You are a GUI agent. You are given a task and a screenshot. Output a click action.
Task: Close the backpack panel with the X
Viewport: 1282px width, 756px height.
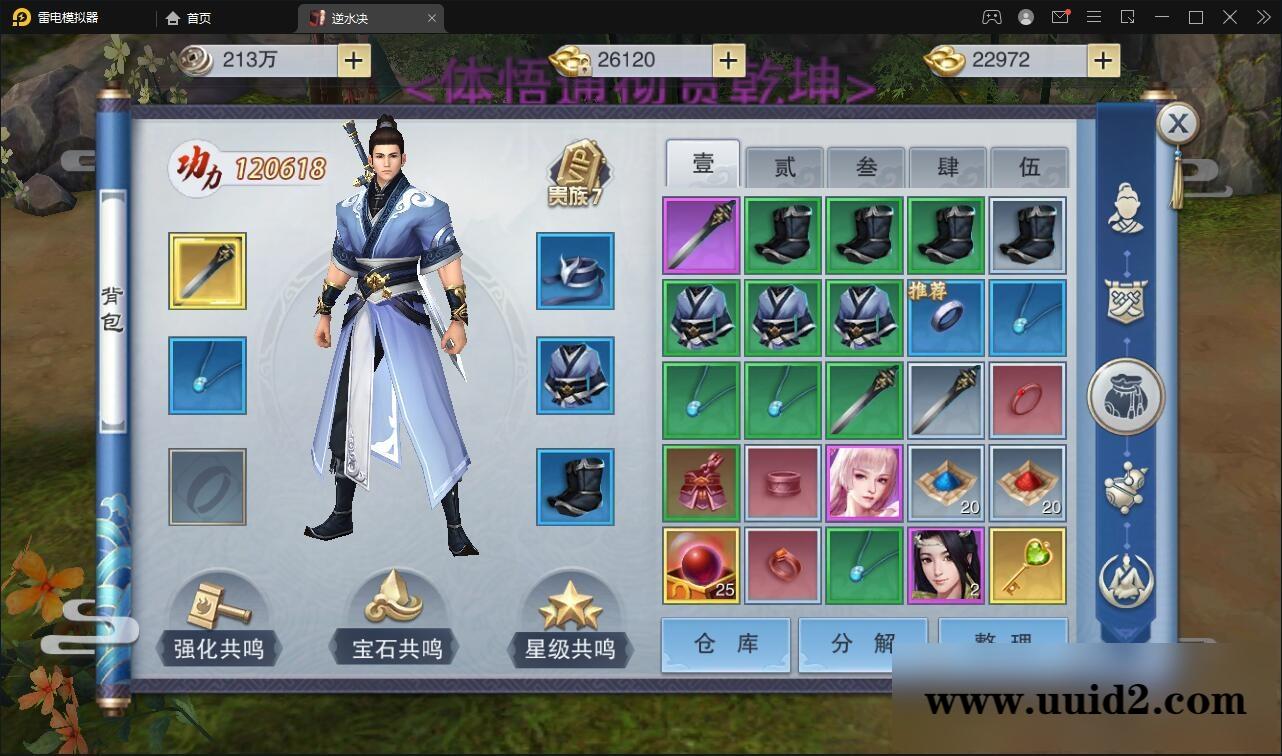tap(1178, 123)
